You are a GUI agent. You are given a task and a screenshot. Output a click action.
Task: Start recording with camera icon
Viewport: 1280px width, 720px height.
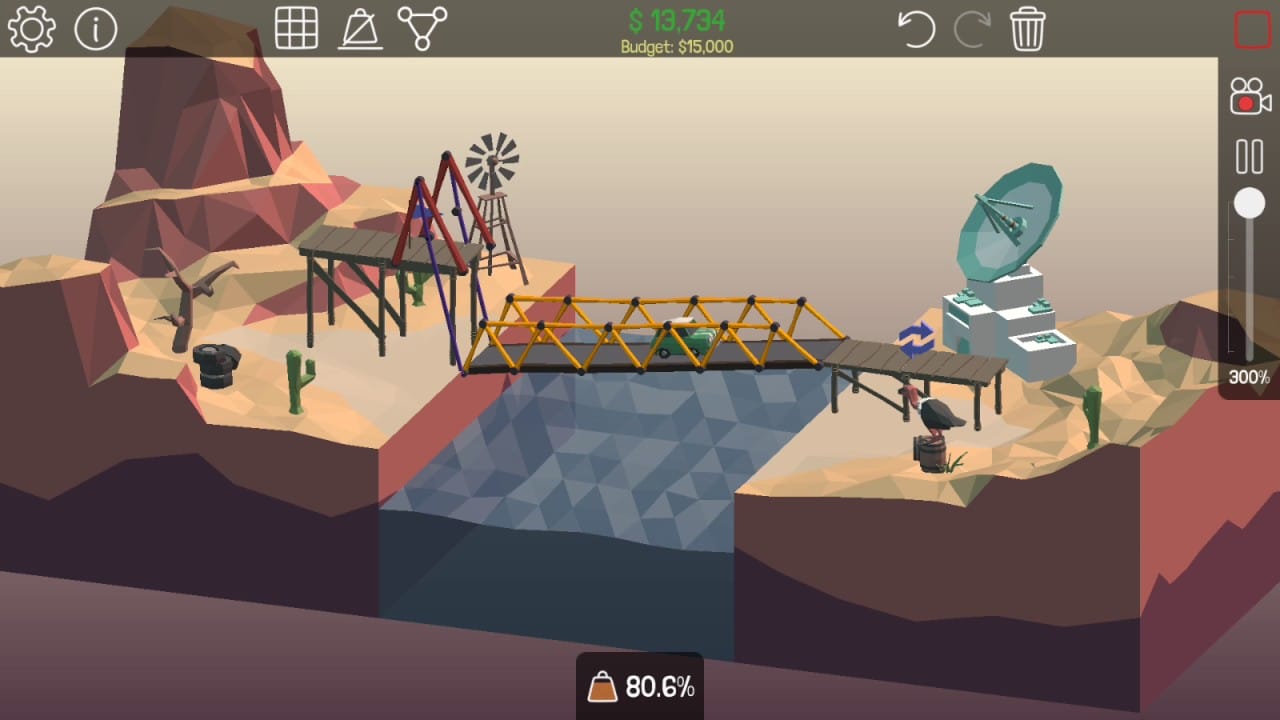click(x=1249, y=97)
